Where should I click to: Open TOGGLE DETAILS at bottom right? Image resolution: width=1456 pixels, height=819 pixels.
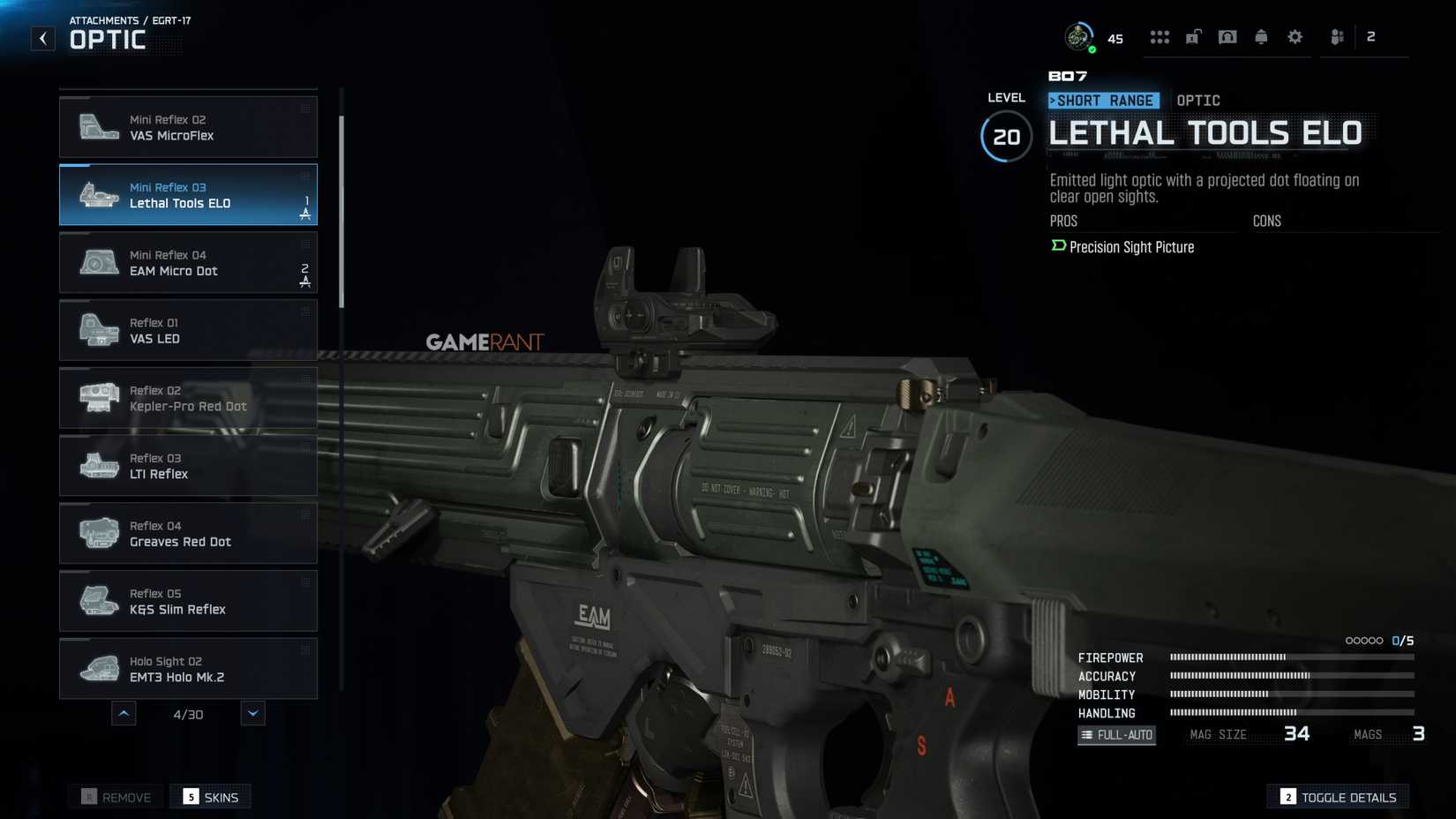(x=1338, y=796)
